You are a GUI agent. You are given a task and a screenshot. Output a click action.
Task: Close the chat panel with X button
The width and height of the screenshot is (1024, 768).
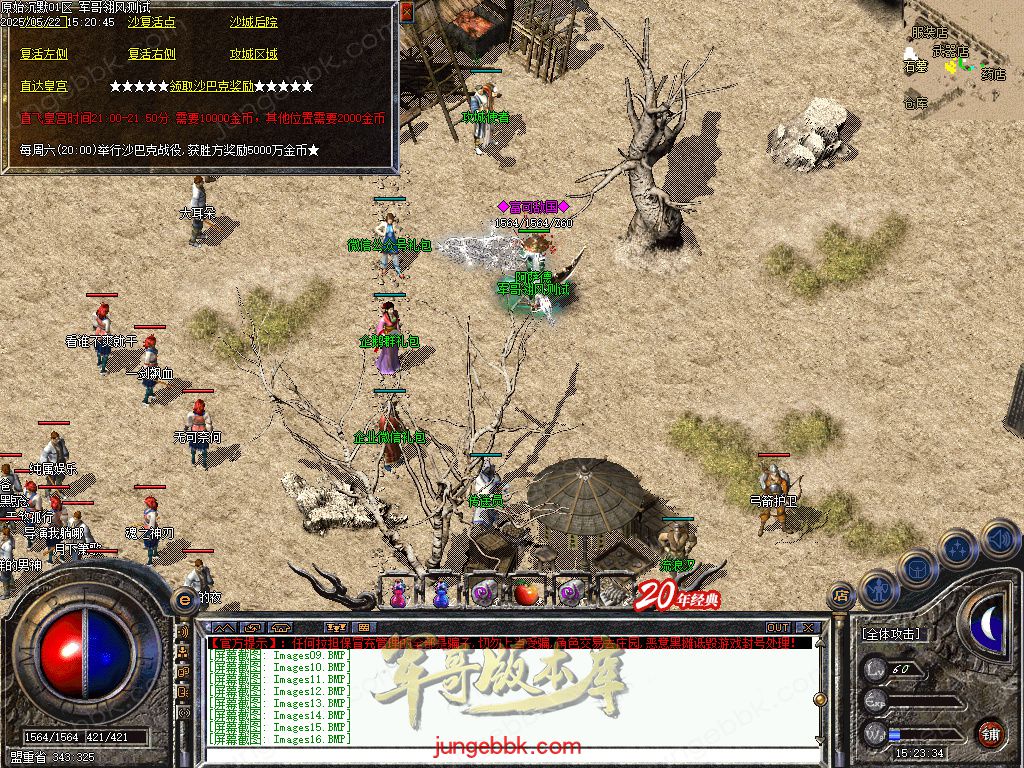809,628
